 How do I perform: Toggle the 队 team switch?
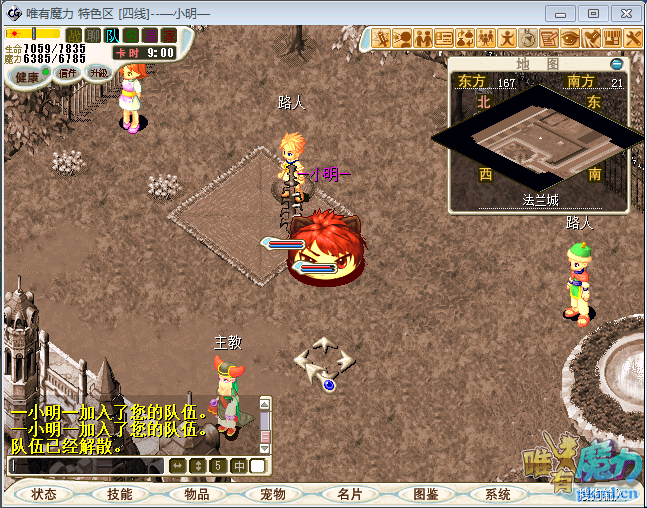tap(112, 35)
